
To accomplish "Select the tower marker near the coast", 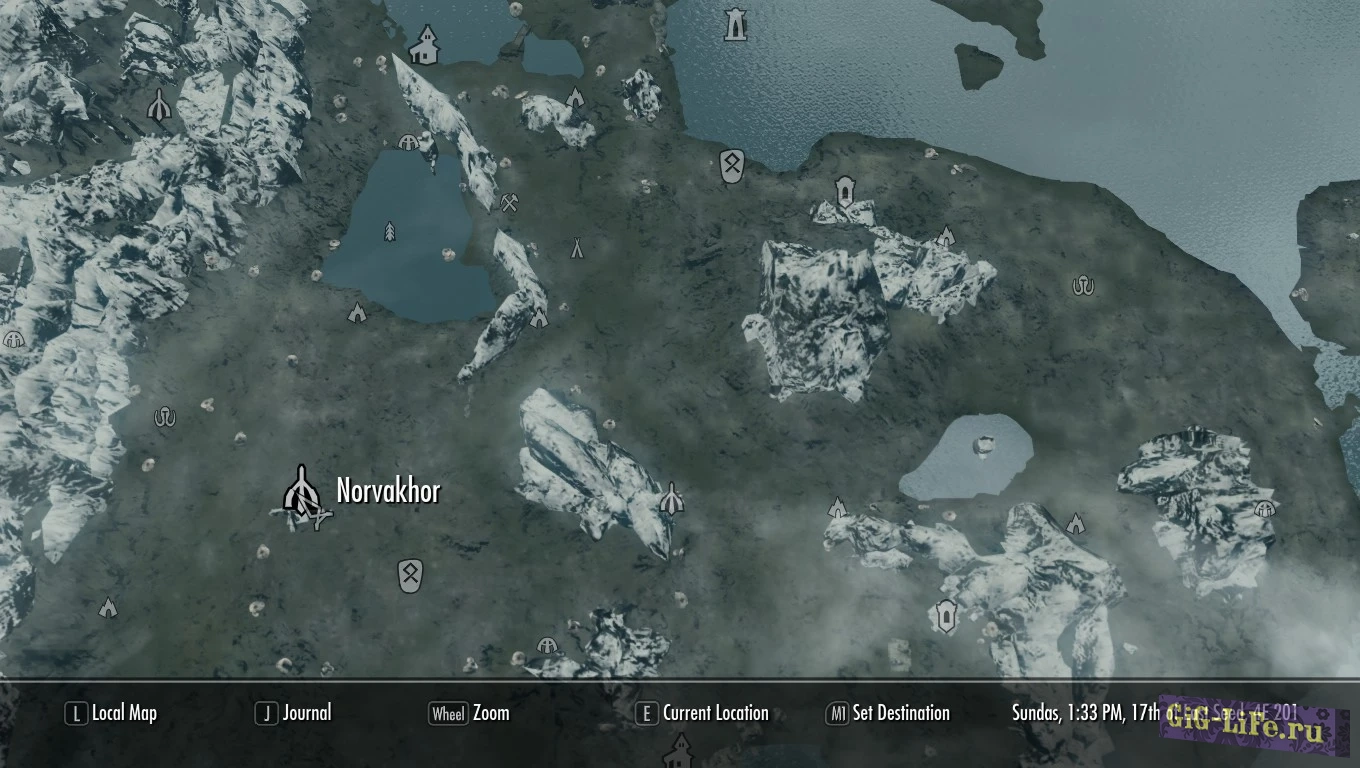I will click(735, 25).
